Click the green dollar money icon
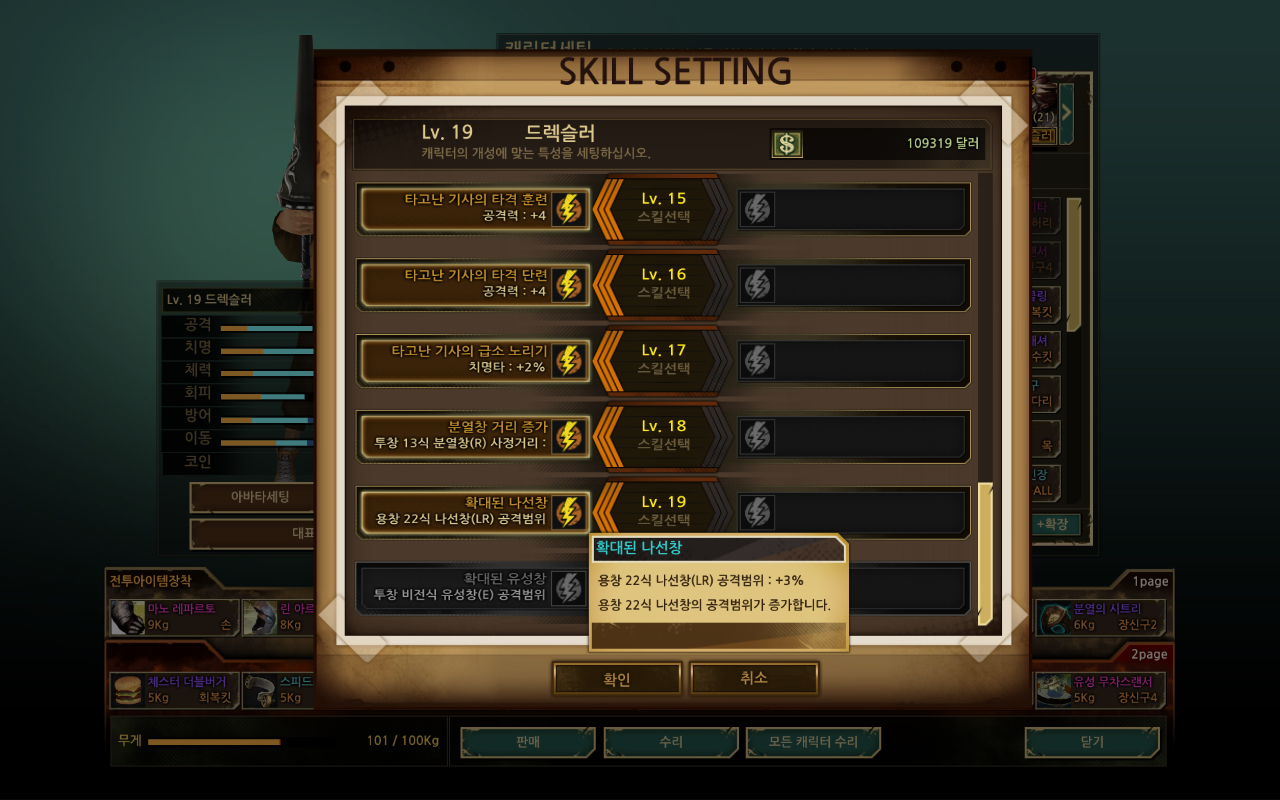This screenshot has width=1280, height=800. tap(787, 144)
